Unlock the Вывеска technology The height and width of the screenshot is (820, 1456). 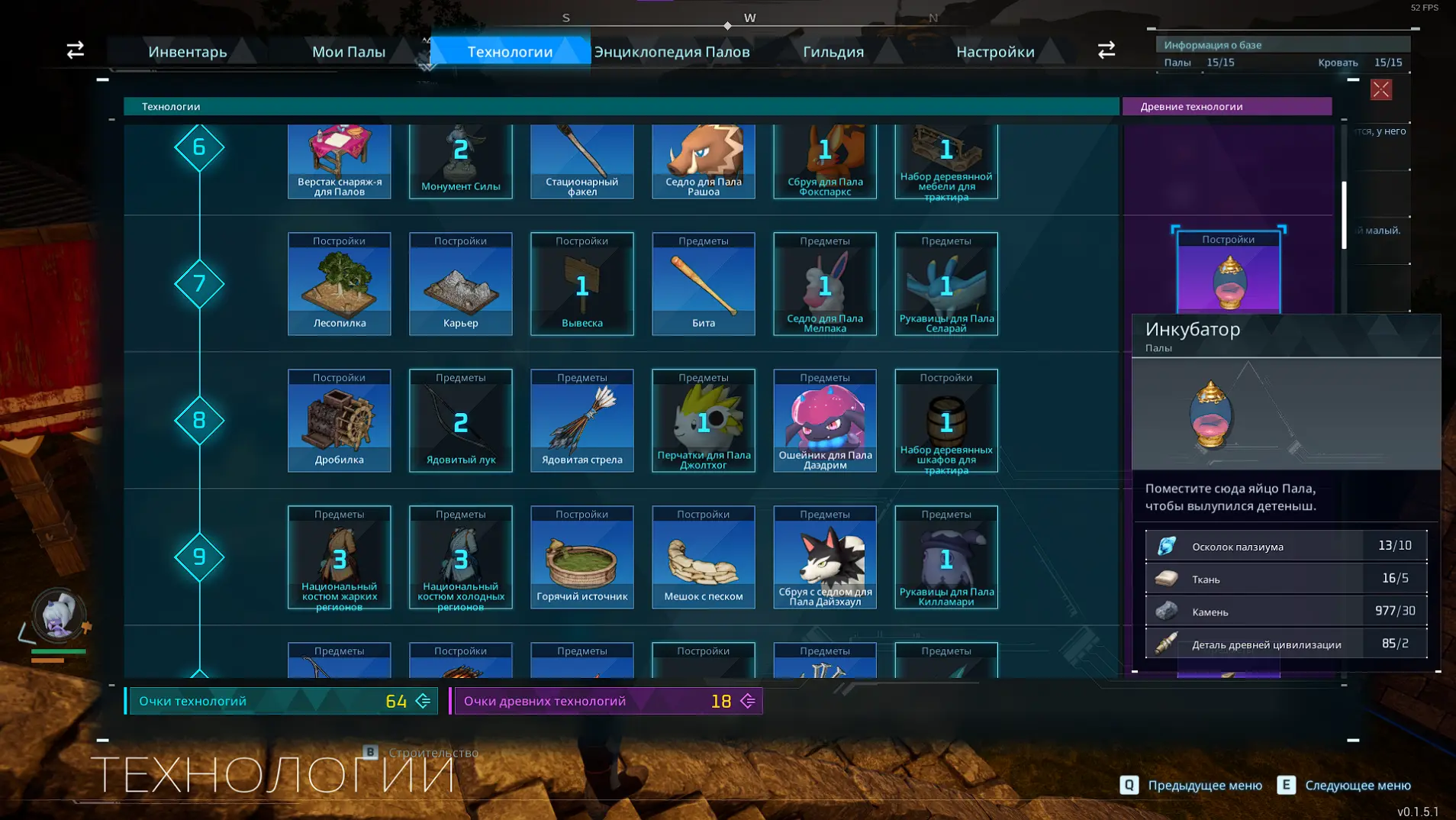pos(582,284)
